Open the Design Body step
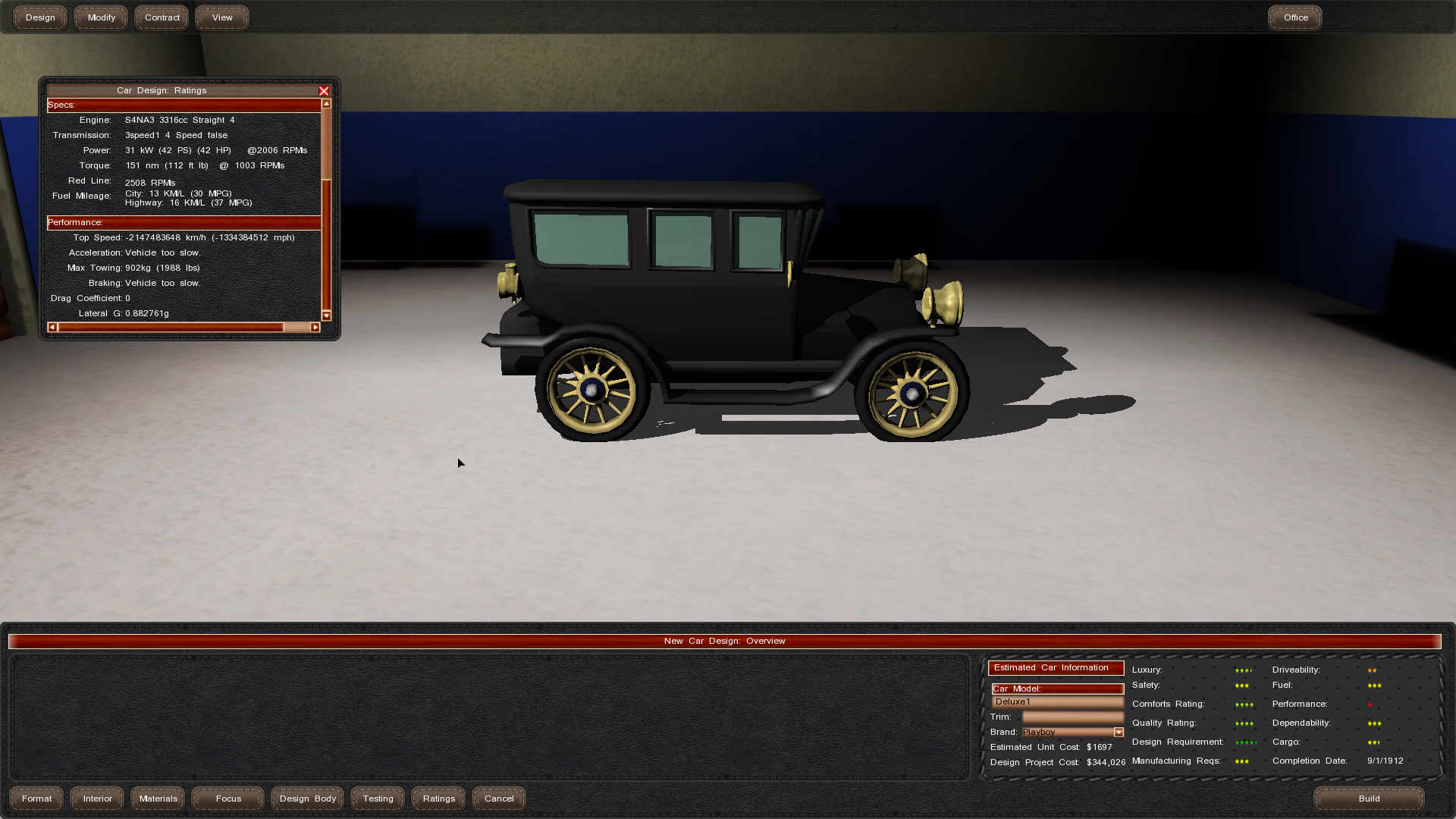The image size is (1456, 819). 308,799
